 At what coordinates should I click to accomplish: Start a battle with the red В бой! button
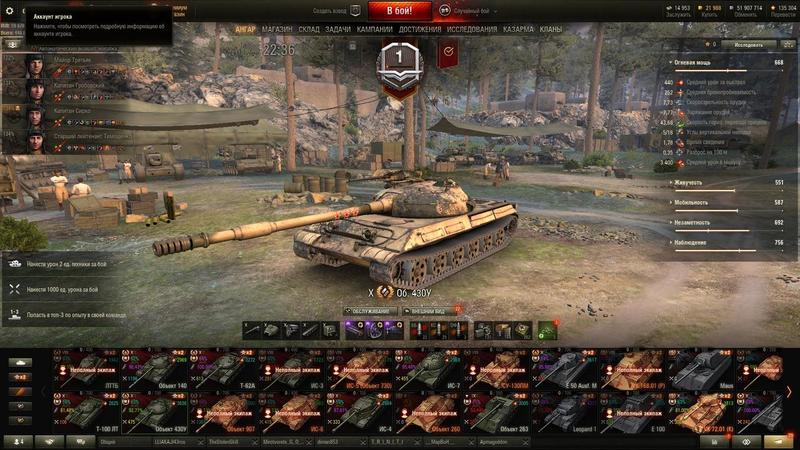[400, 10]
